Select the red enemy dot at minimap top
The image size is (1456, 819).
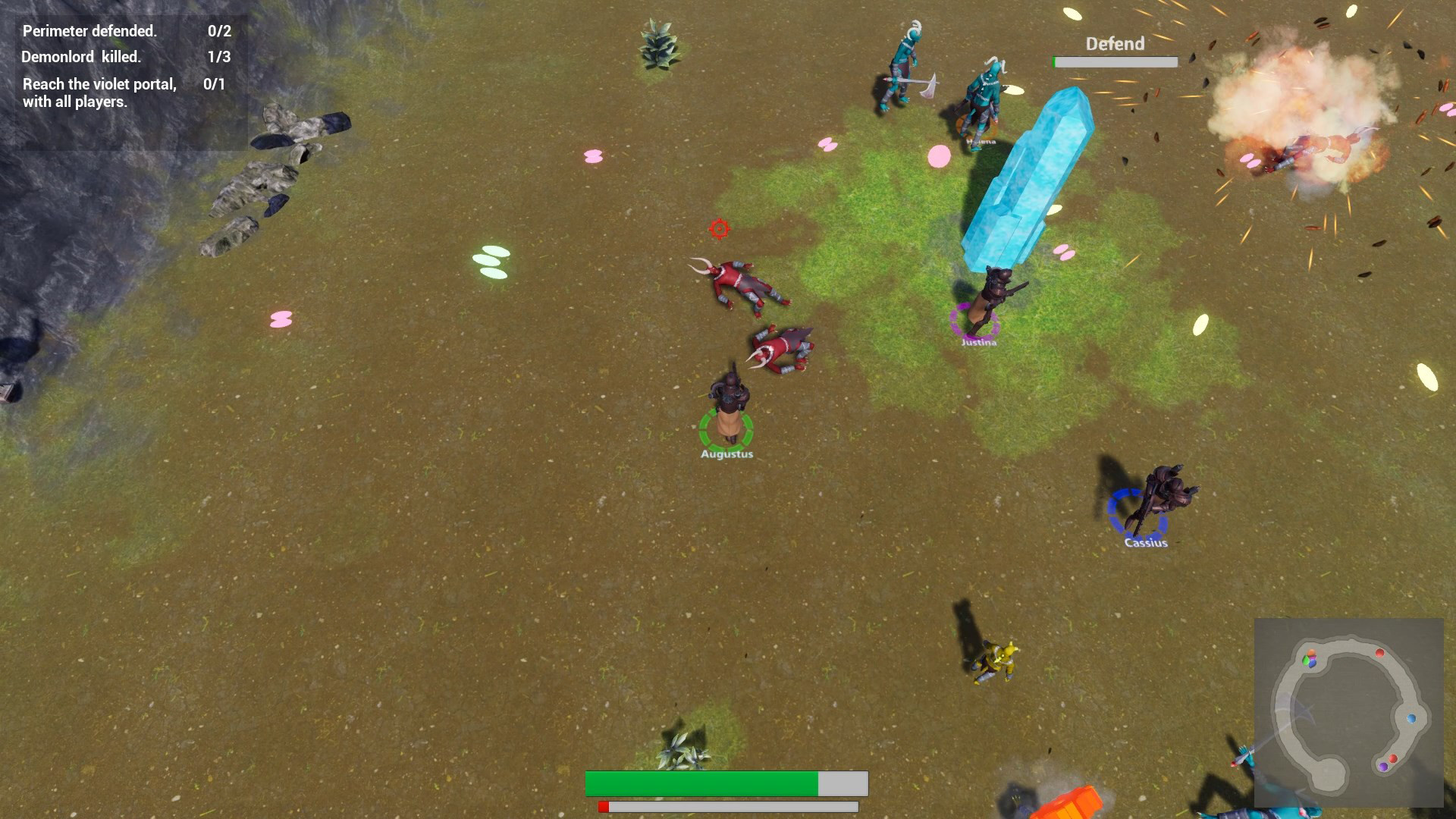point(1379,653)
